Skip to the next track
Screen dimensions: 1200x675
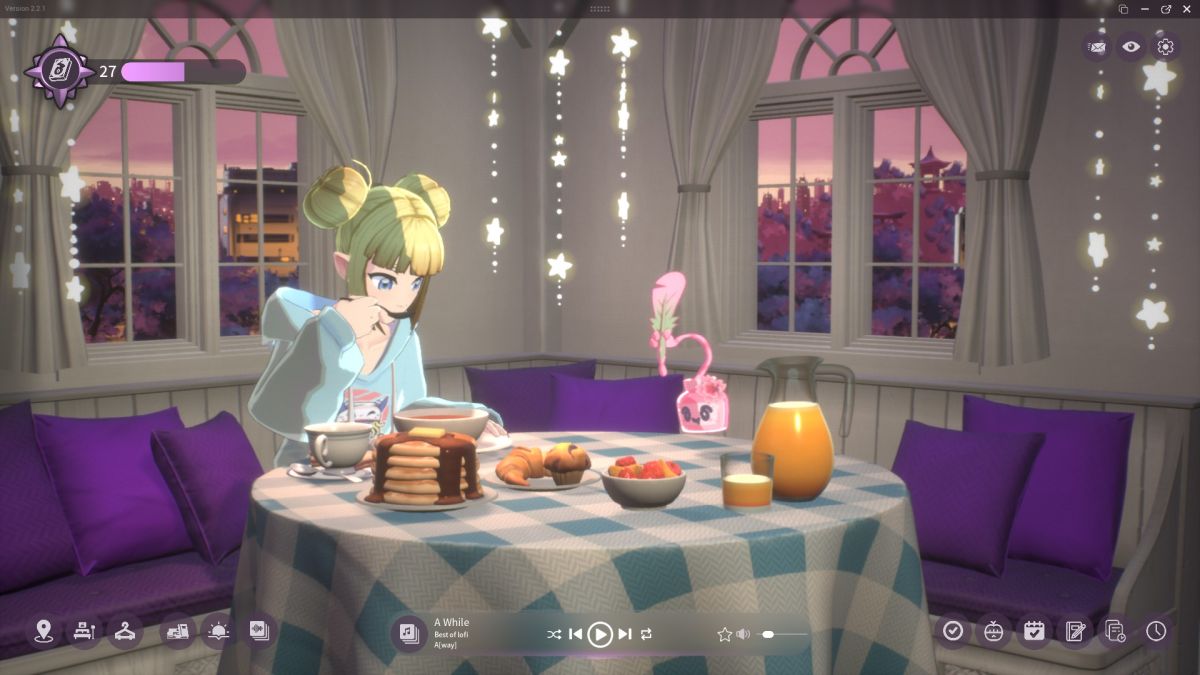tap(625, 634)
